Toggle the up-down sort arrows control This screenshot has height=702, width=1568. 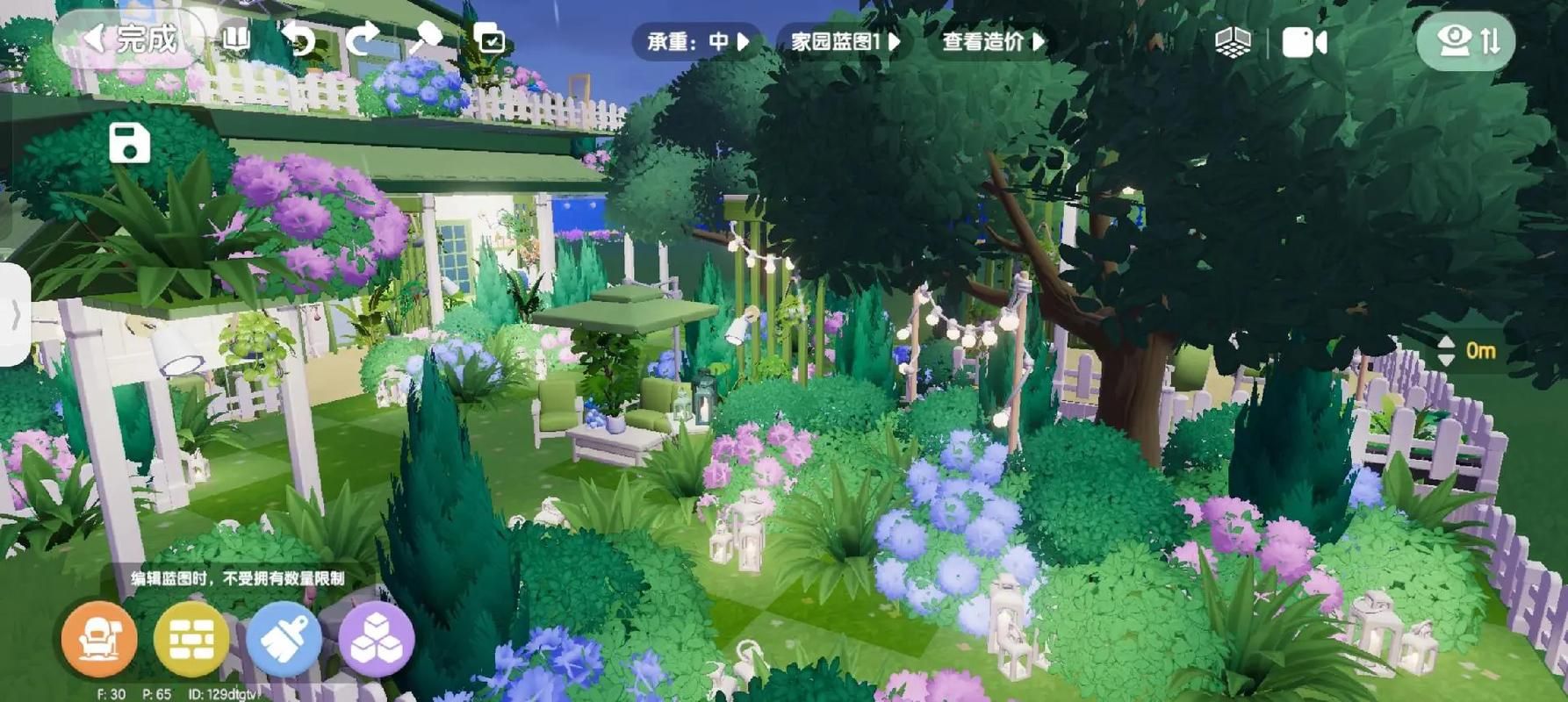(x=1492, y=39)
